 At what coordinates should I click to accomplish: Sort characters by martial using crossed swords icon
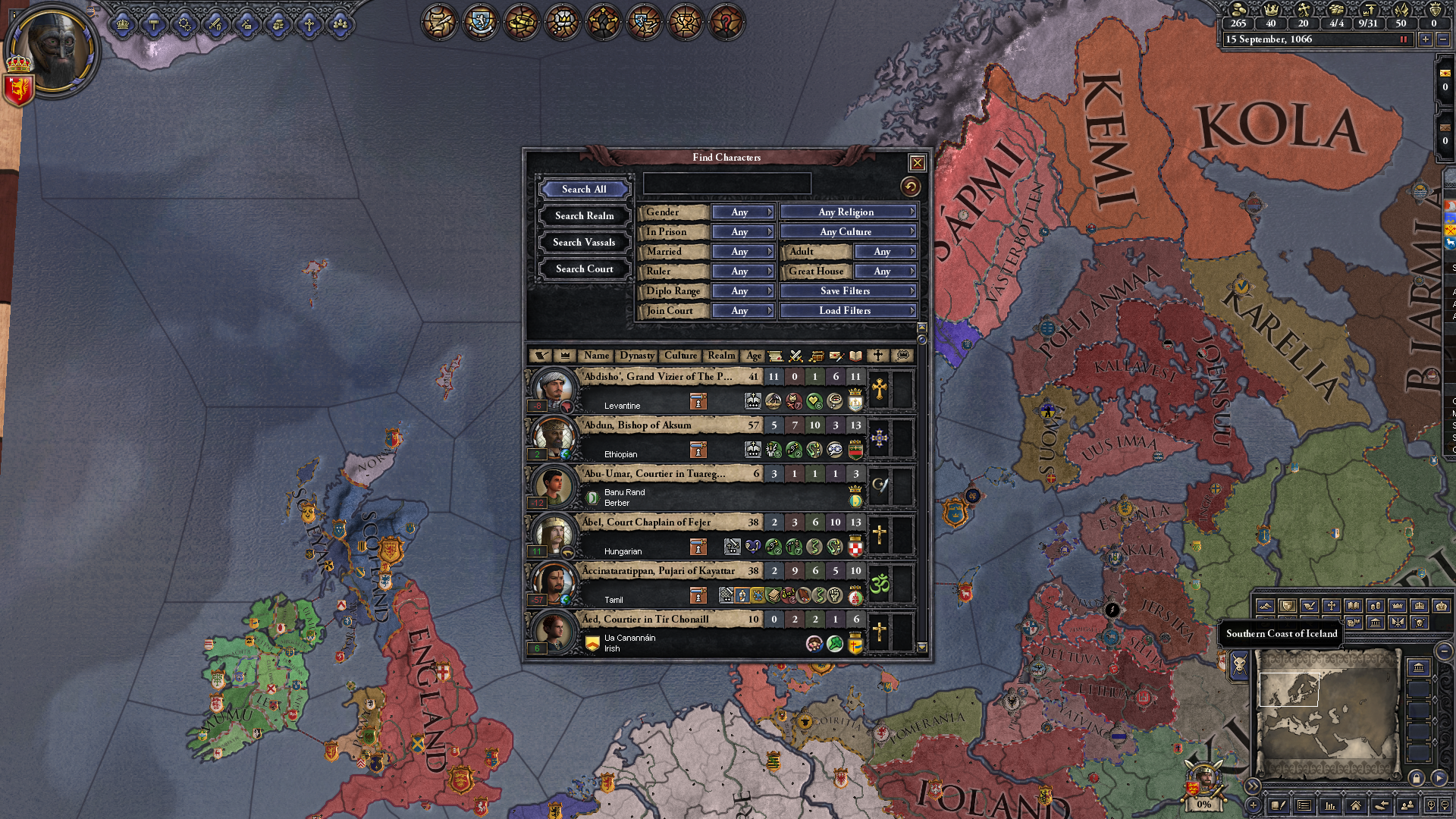click(x=795, y=356)
